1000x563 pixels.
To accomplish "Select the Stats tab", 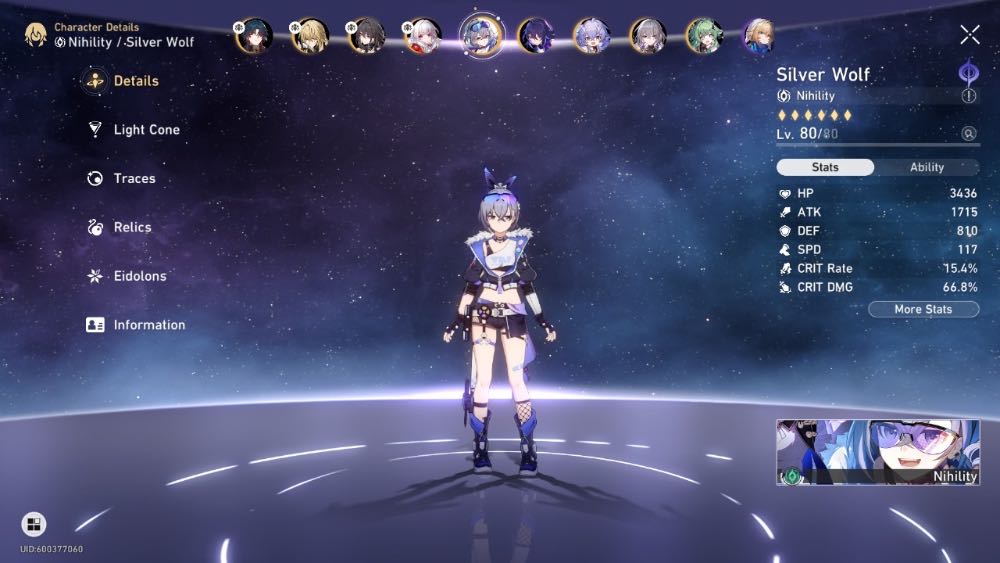I will coord(825,168).
